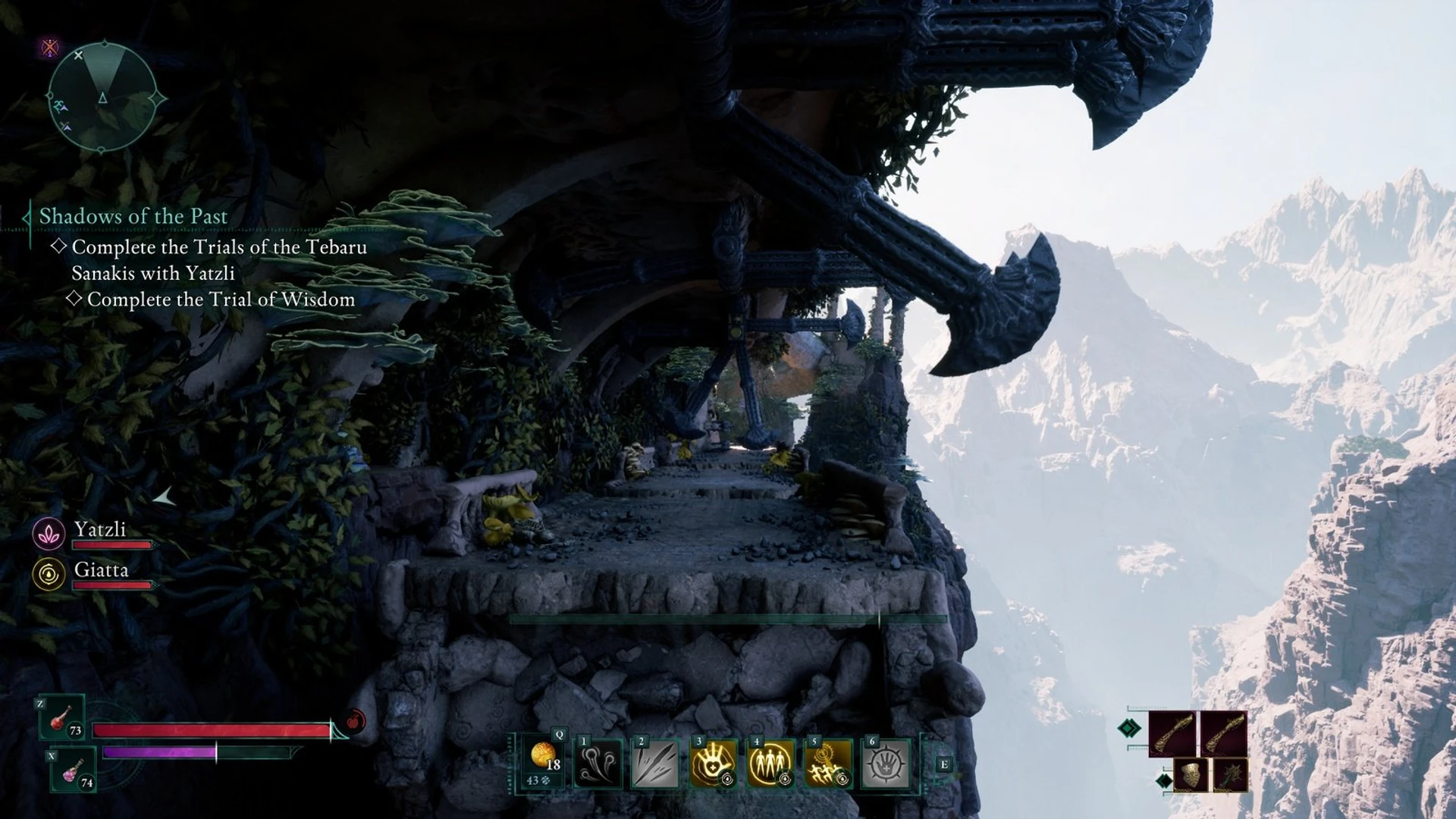The height and width of the screenshot is (819, 1456).
Task: Select Giatta's companion portrait icon
Action: pyautogui.click(x=49, y=574)
